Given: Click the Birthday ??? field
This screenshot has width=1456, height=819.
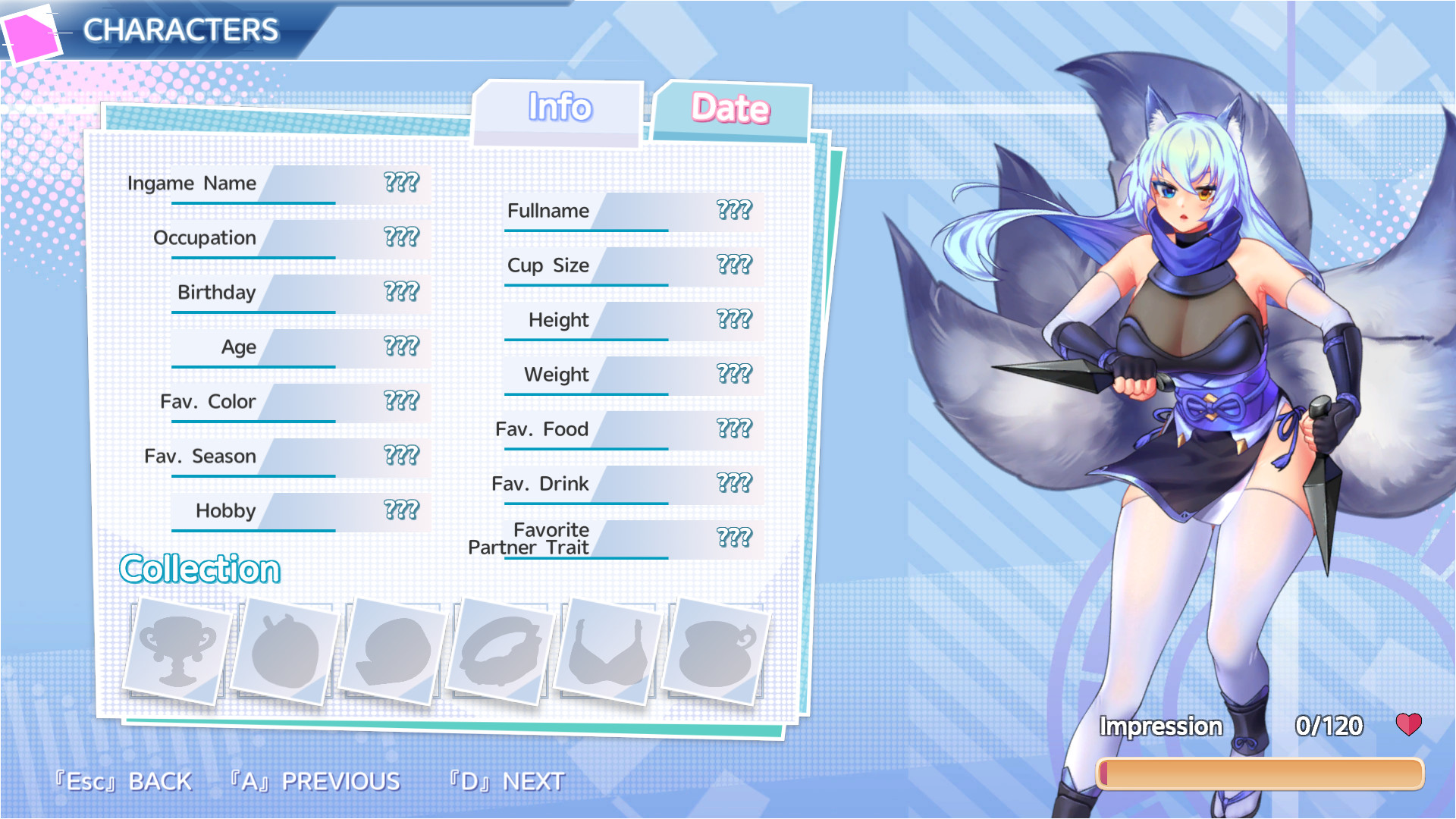Looking at the screenshot, I should pos(401,291).
